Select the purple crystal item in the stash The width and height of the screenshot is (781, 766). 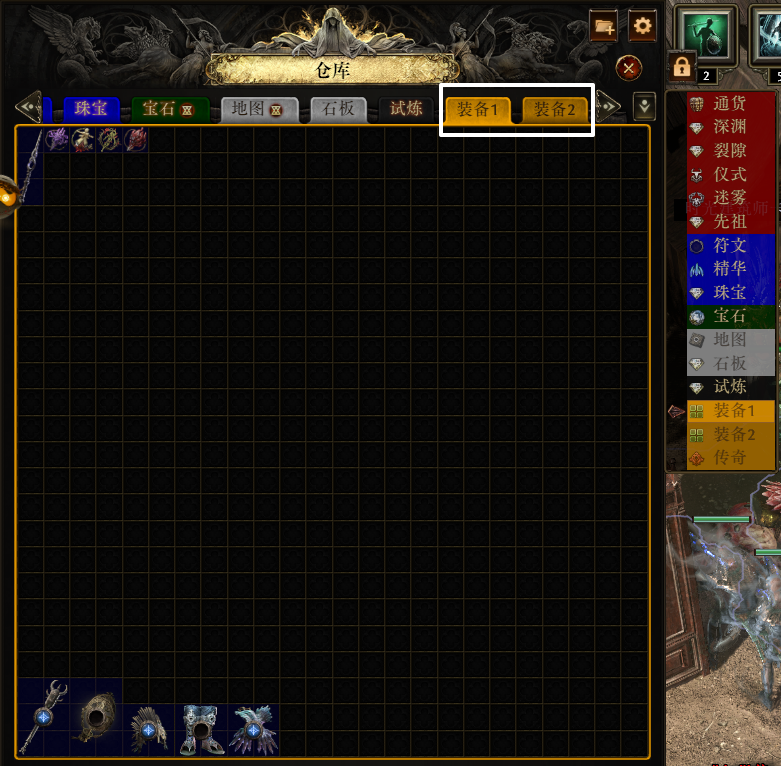coord(57,140)
